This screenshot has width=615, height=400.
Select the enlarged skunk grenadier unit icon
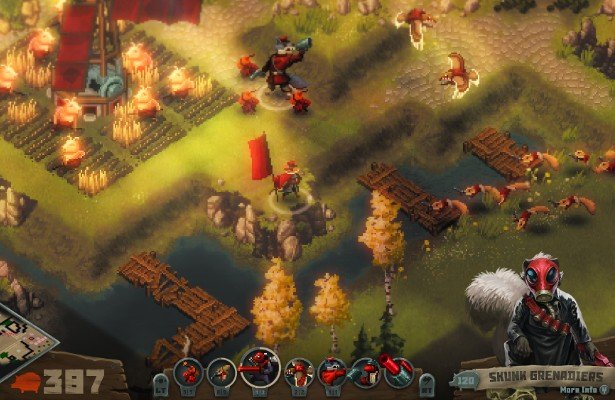(259, 367)
